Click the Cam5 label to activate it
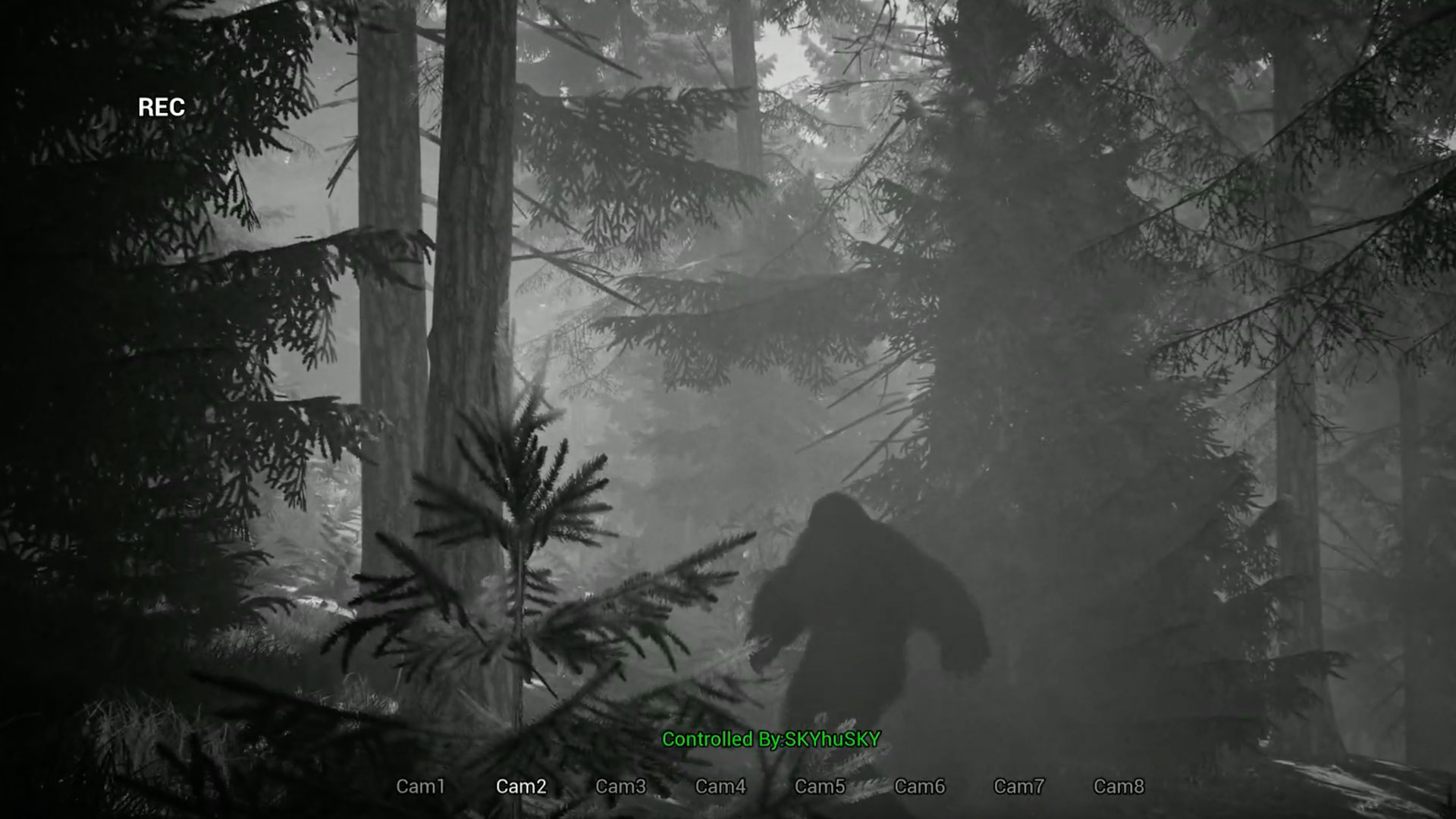1456x819 pixels. point(820,787)
